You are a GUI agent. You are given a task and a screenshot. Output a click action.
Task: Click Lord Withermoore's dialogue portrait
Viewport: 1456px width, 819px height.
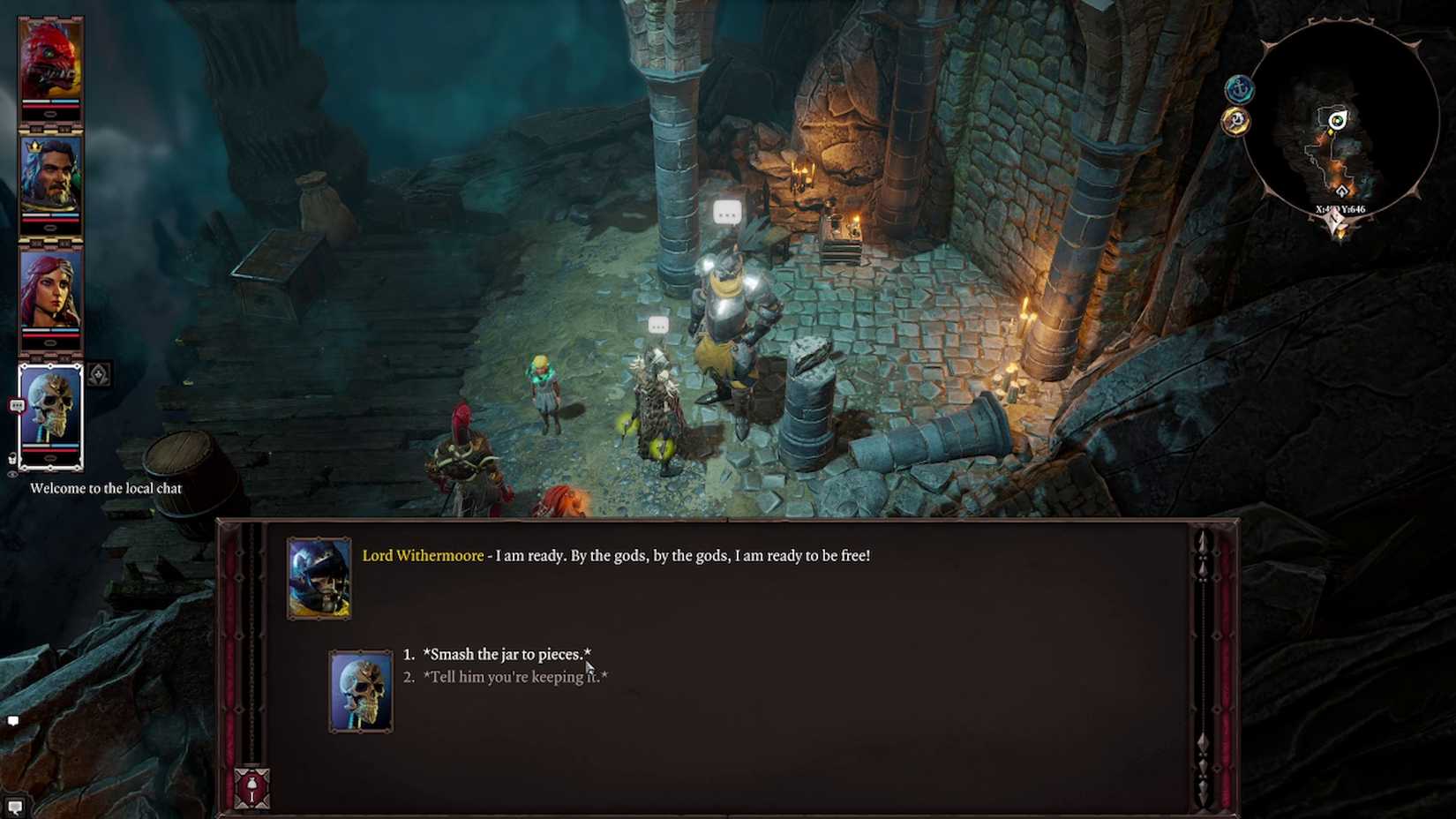(319, 575)
